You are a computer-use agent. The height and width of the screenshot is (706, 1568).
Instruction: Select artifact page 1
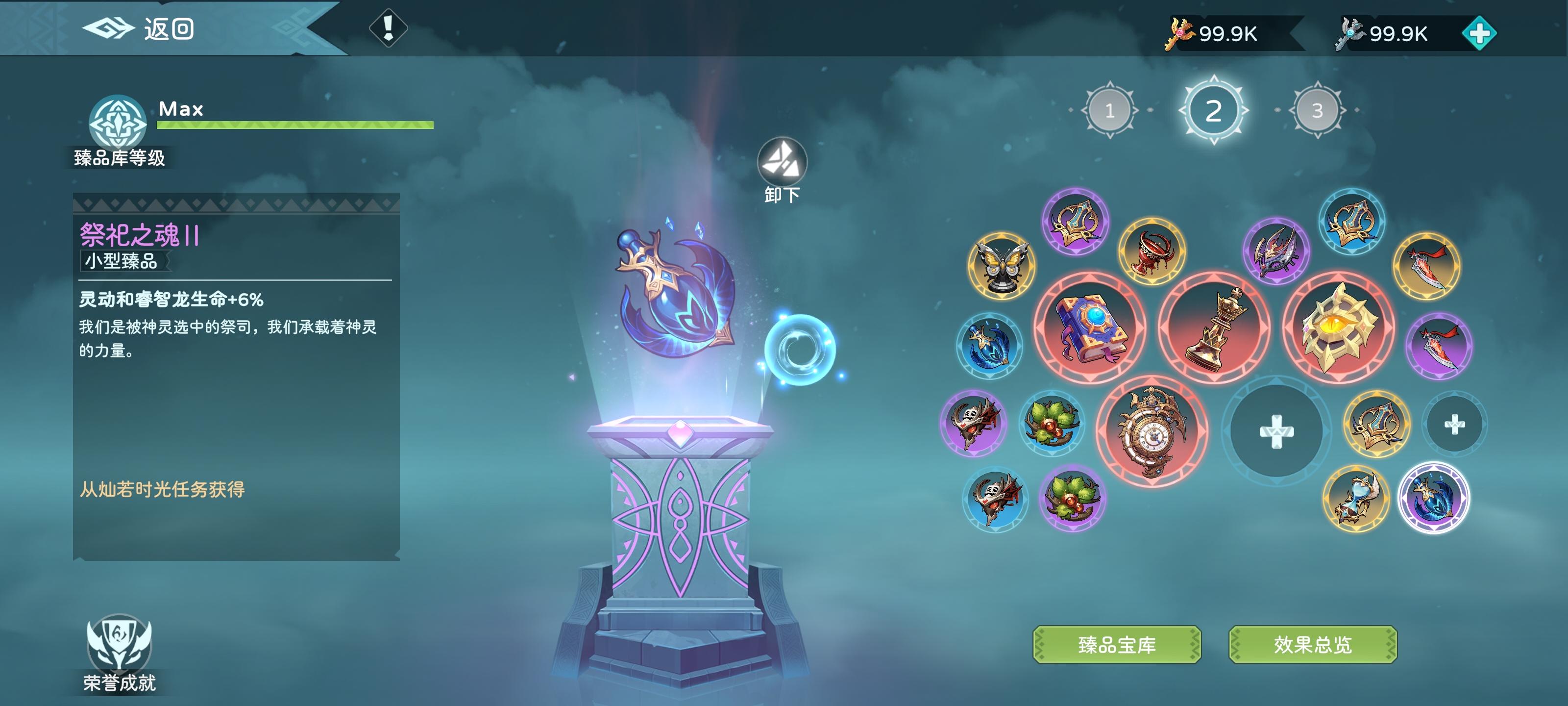pyautogui.click(x=1110, y=111)
